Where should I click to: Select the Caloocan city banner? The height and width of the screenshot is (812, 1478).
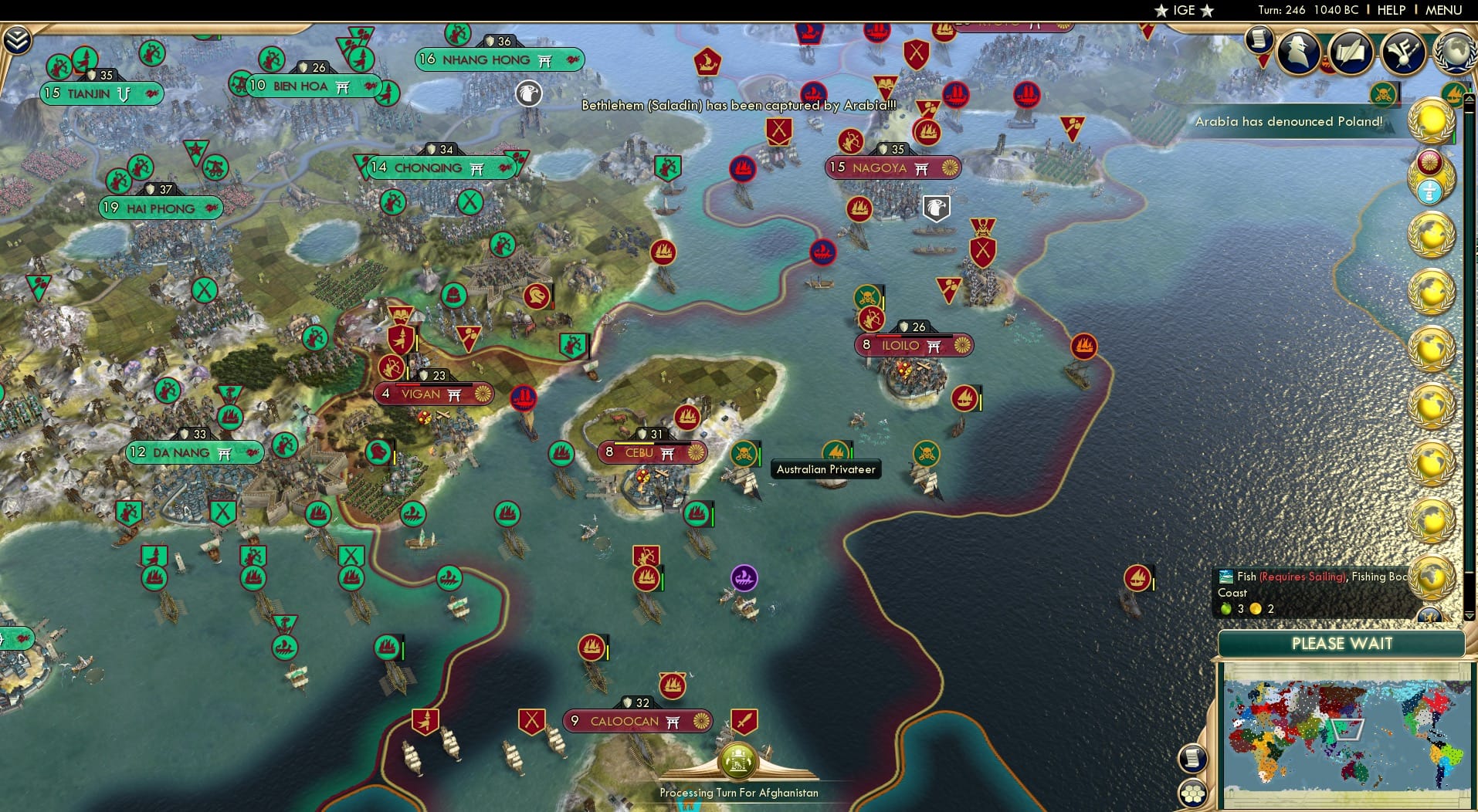[636, 721]
